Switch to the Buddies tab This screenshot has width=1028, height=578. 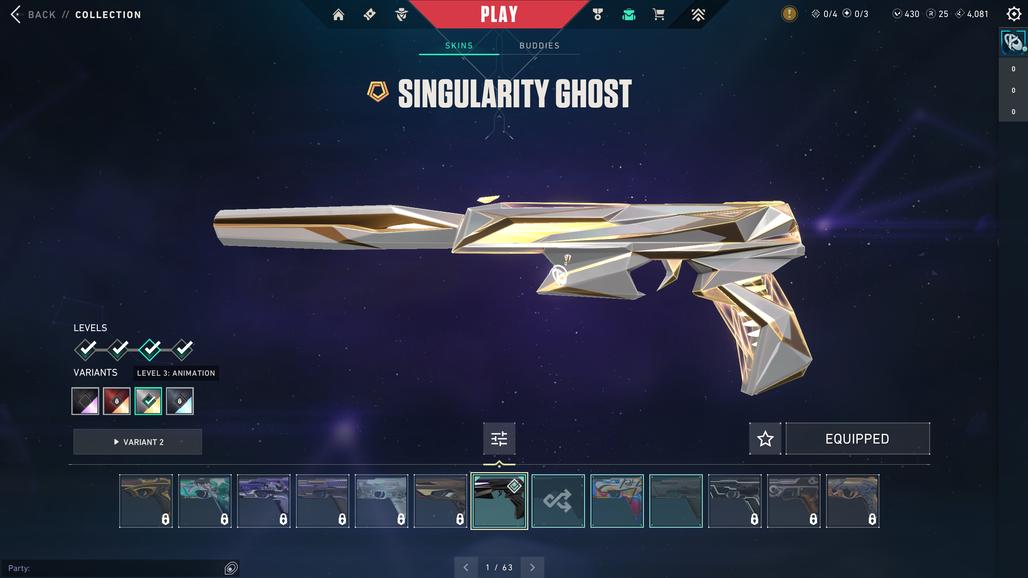point(539,46)
